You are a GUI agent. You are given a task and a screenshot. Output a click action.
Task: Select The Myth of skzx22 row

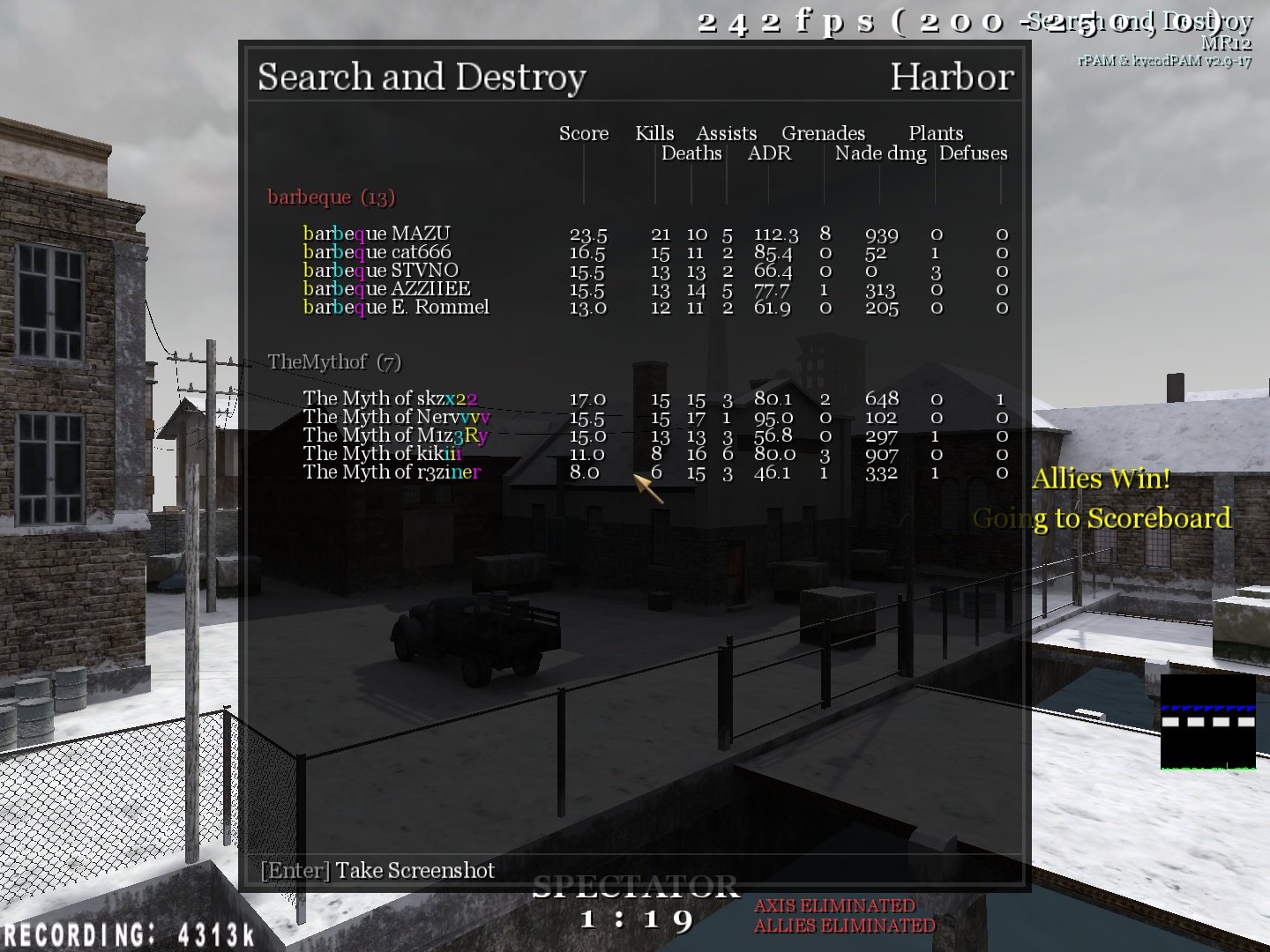click(x=390, y=398)
